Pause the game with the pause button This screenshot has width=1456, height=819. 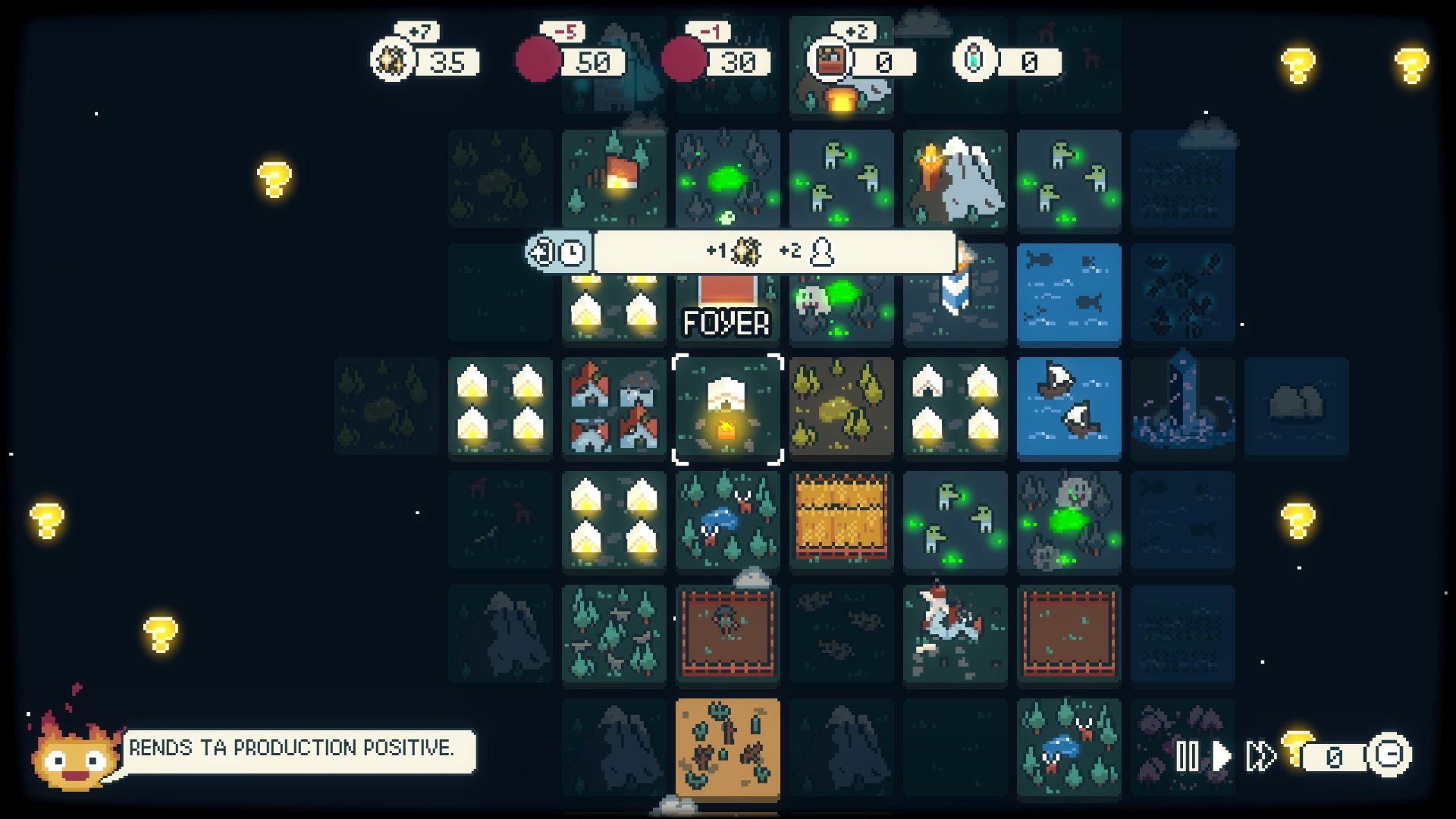tap(1188, 756)
